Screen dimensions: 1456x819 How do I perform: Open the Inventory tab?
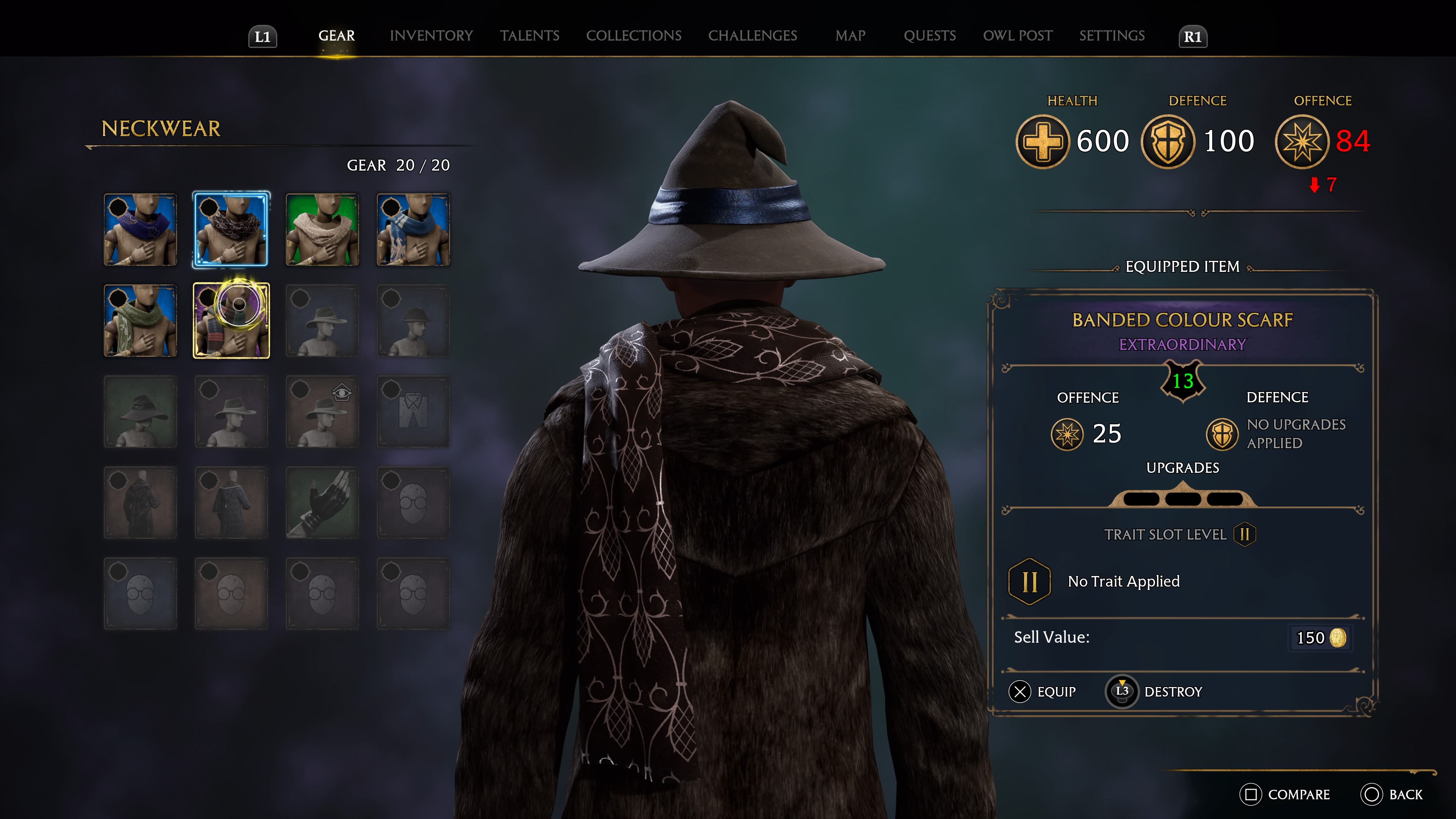point(431,36)
